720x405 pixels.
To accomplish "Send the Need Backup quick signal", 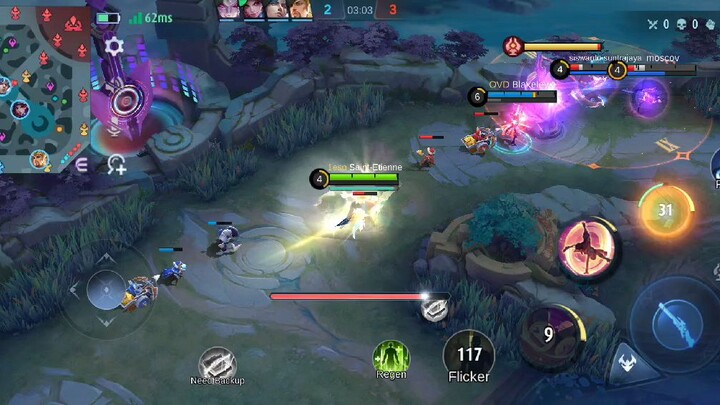I will (217, 364).
